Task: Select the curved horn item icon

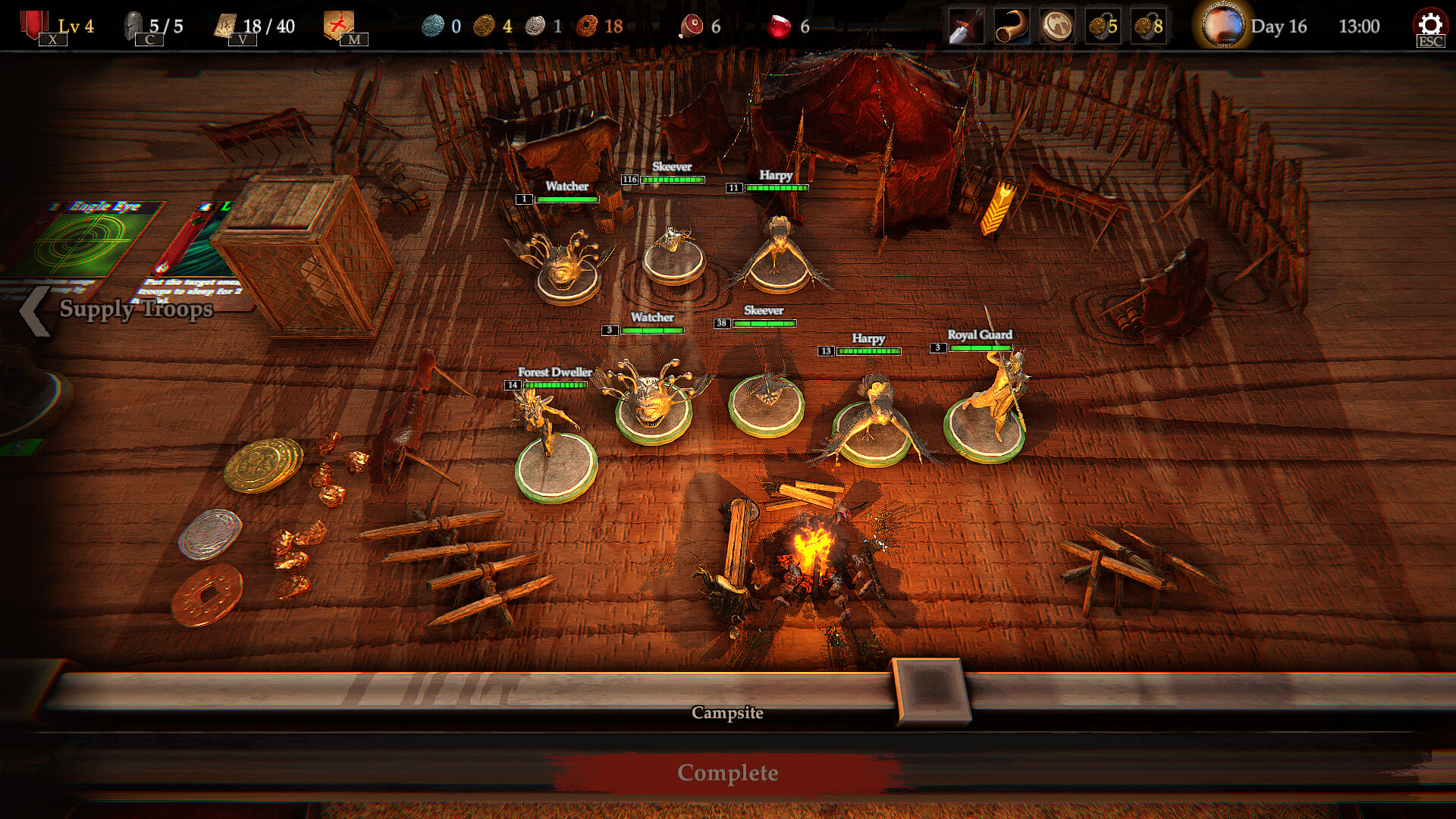Action: [1012, 27]
